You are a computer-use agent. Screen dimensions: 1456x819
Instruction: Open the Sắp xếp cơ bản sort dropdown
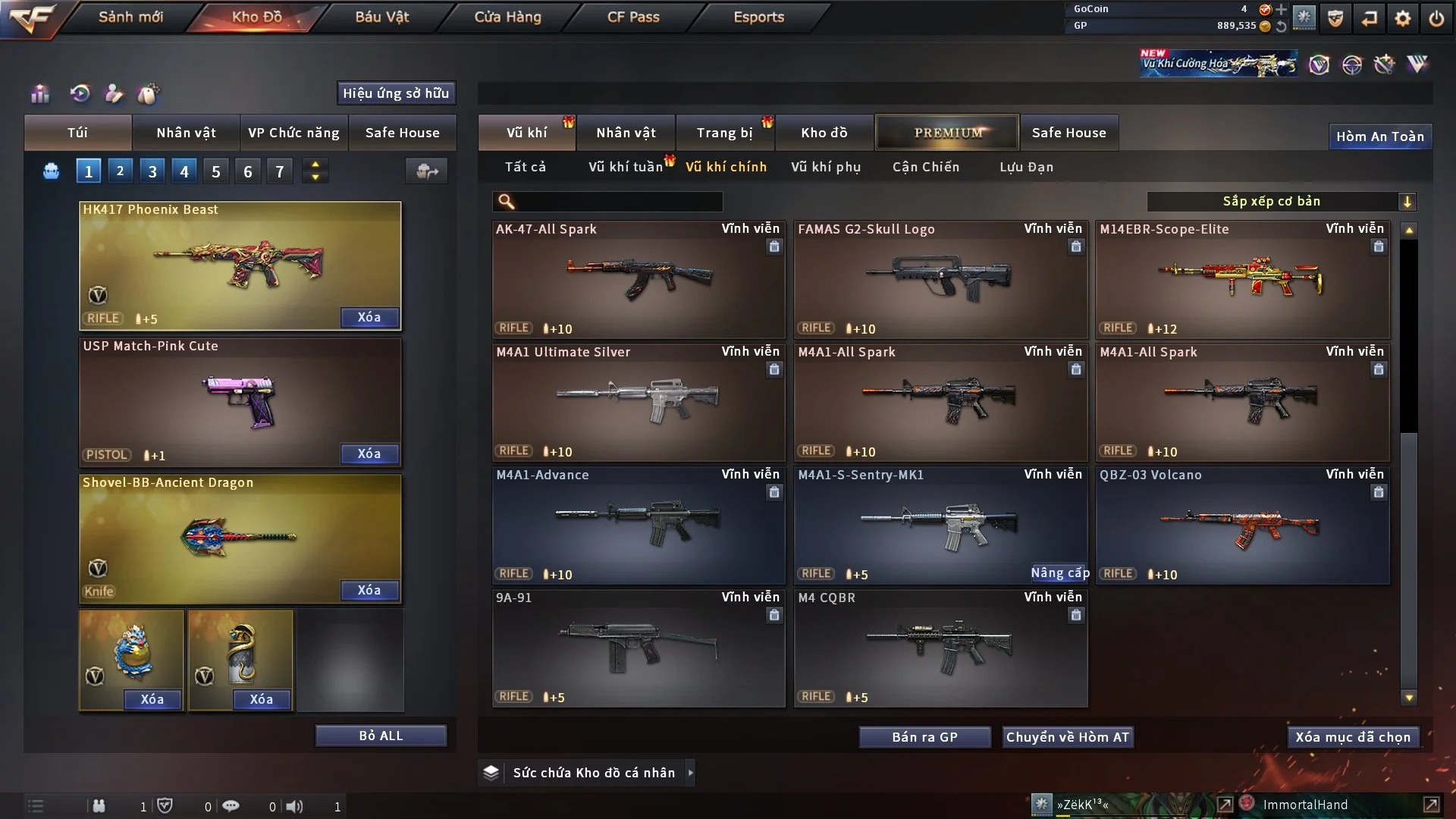[1281, 202]
